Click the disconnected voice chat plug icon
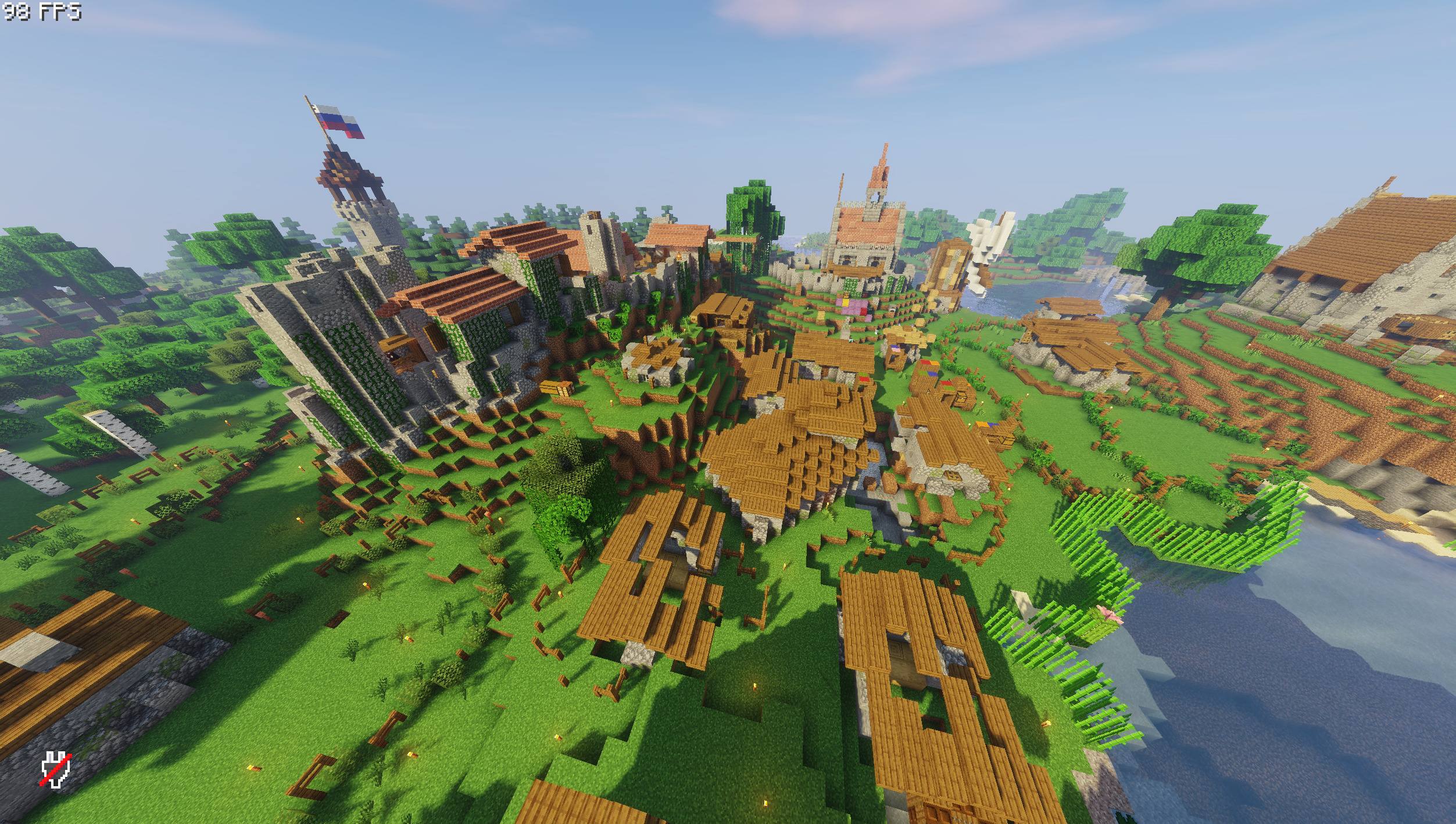 point(55,770)
